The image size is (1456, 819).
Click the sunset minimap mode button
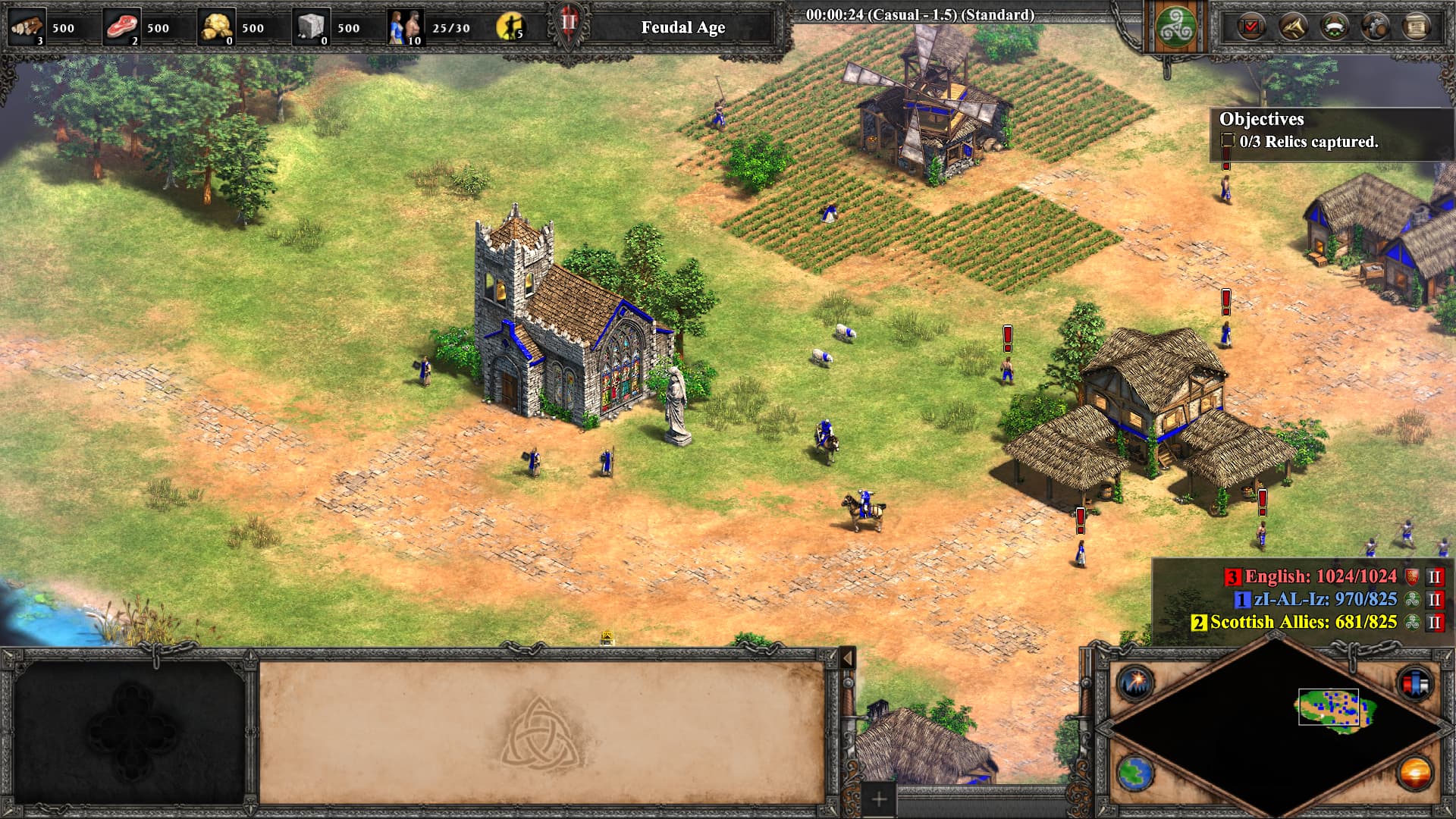pos(1415,774)
